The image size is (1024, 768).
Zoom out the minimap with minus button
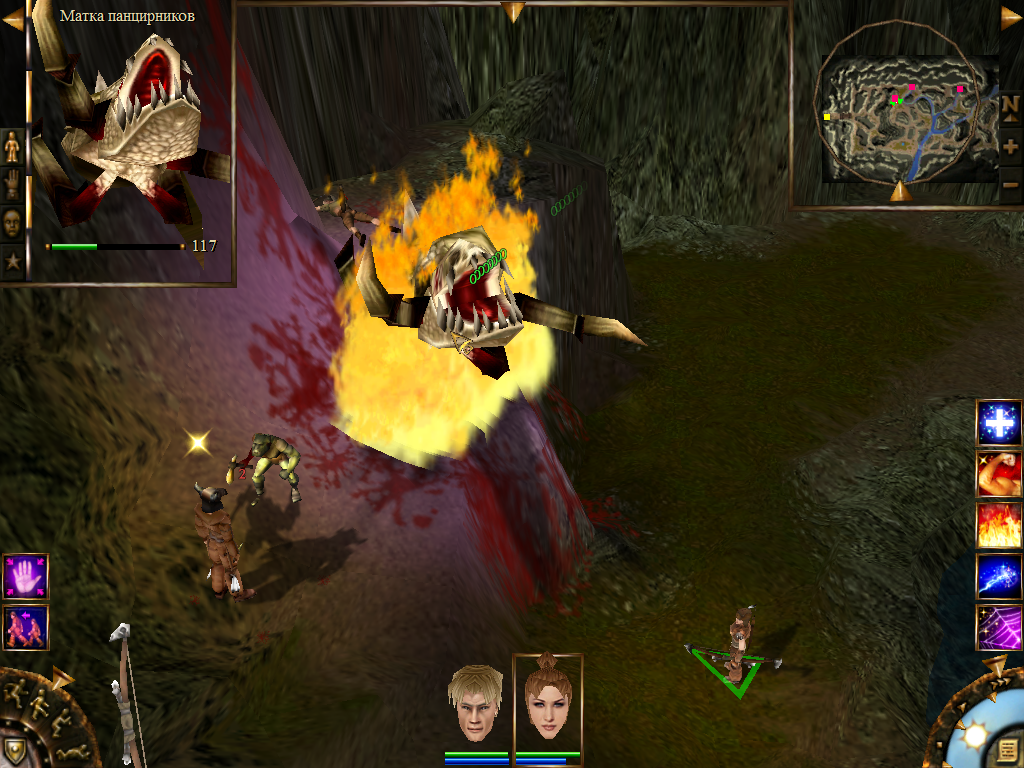point(1010,184)
